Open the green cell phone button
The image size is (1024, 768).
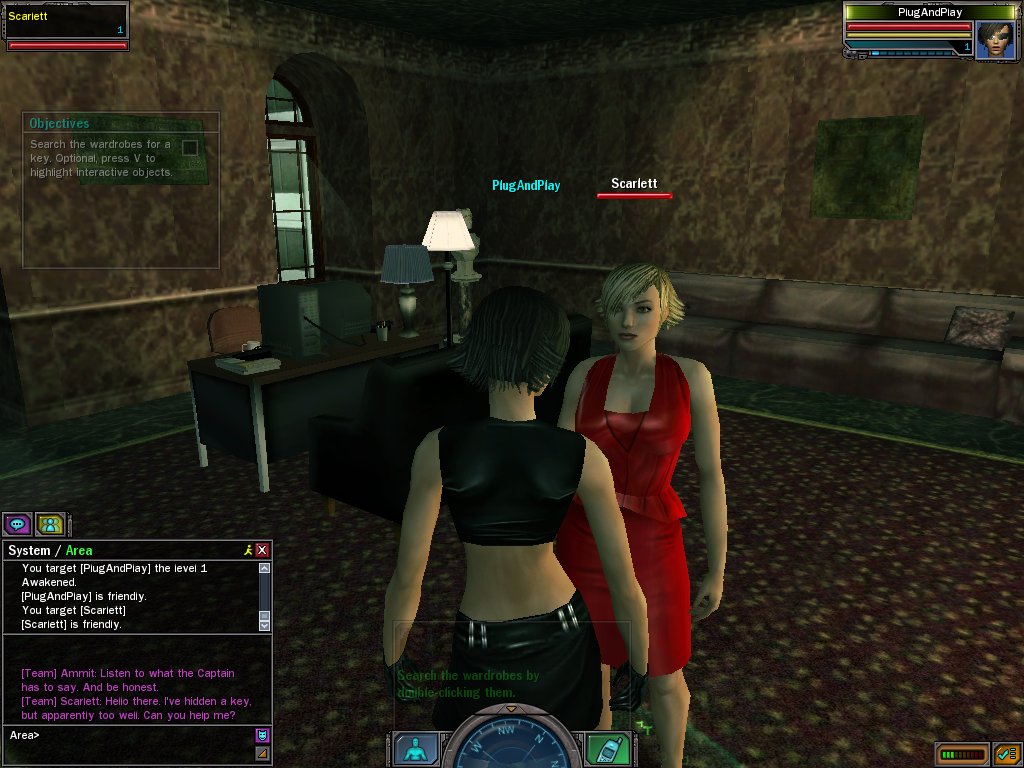[608, 749]
